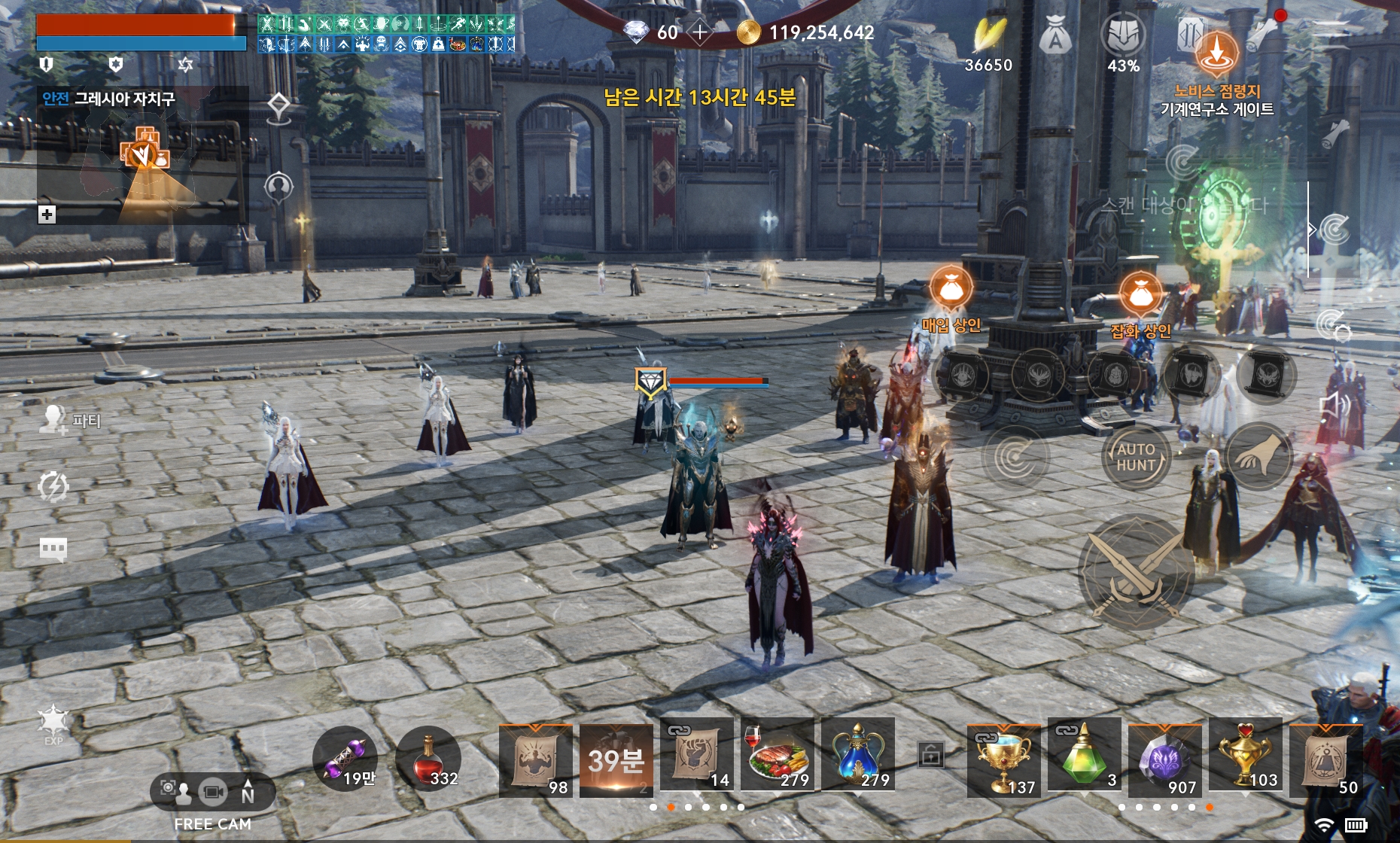Tap the crossed swords attack button
This screenshot has height=843, width=1400.
coord(1136,572)
